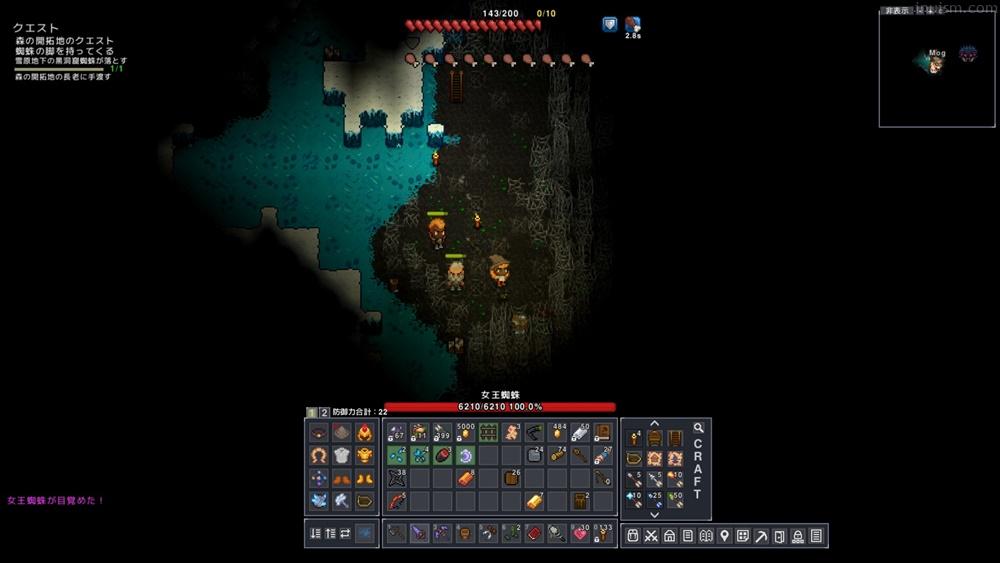
Task: Hide the minimap with the 非表示 button
Action: coord(897,11)
